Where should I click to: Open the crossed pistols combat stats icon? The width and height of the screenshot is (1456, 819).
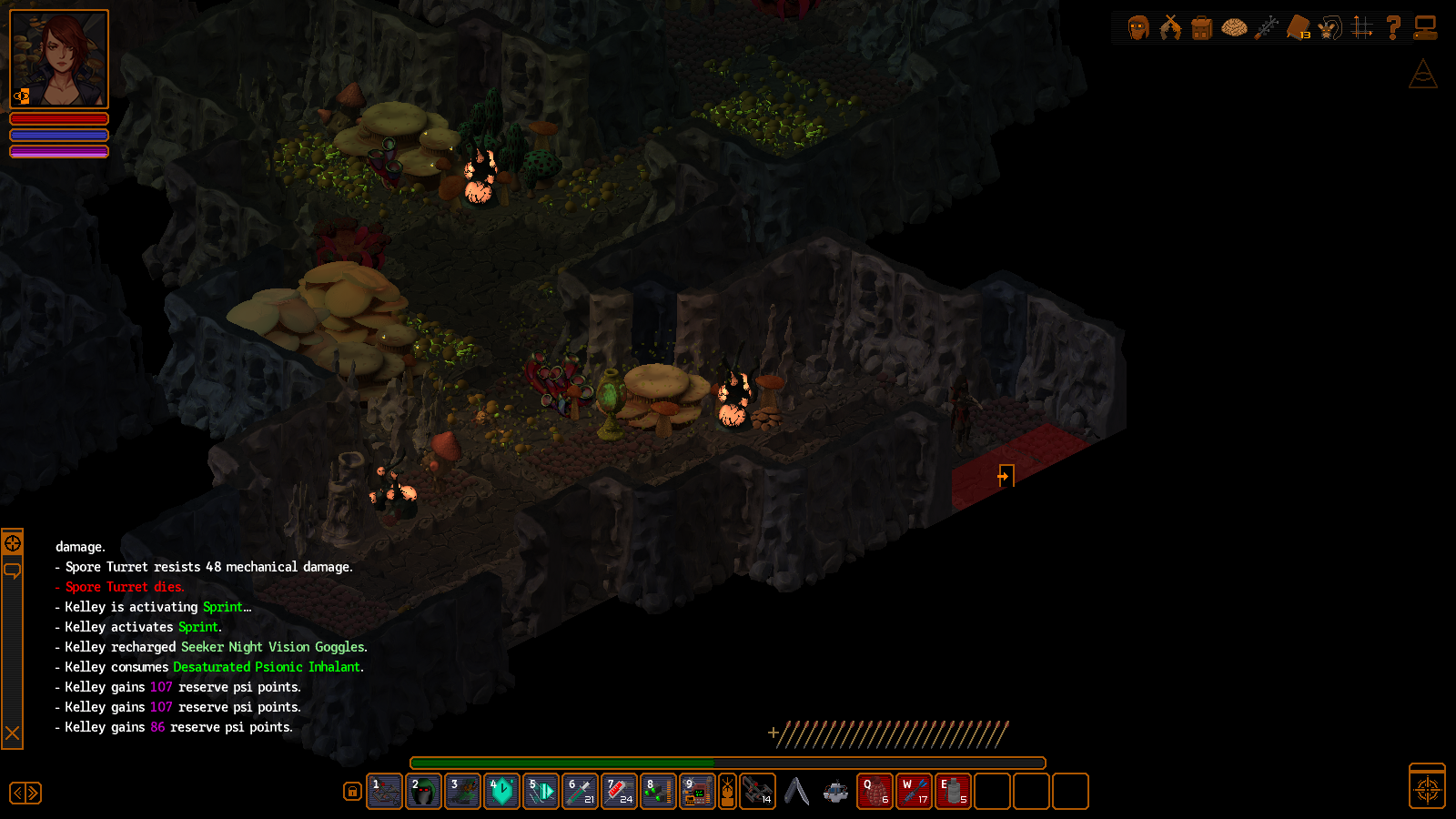tap(1170, 28)
